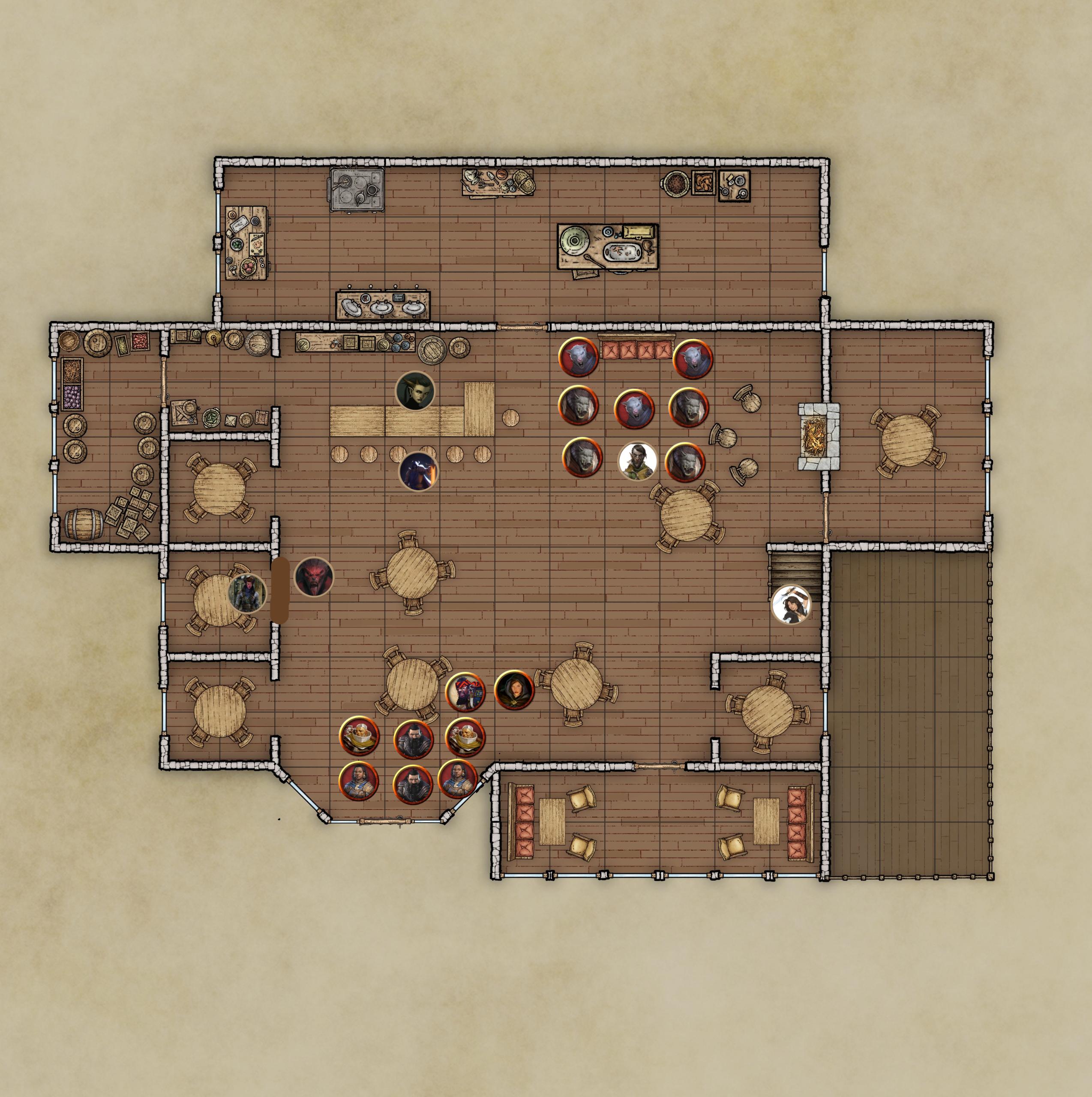Screen dimensions: 1092x1097
Task: Choose the red-skinned tiefling token in armor
Action: 248,592
